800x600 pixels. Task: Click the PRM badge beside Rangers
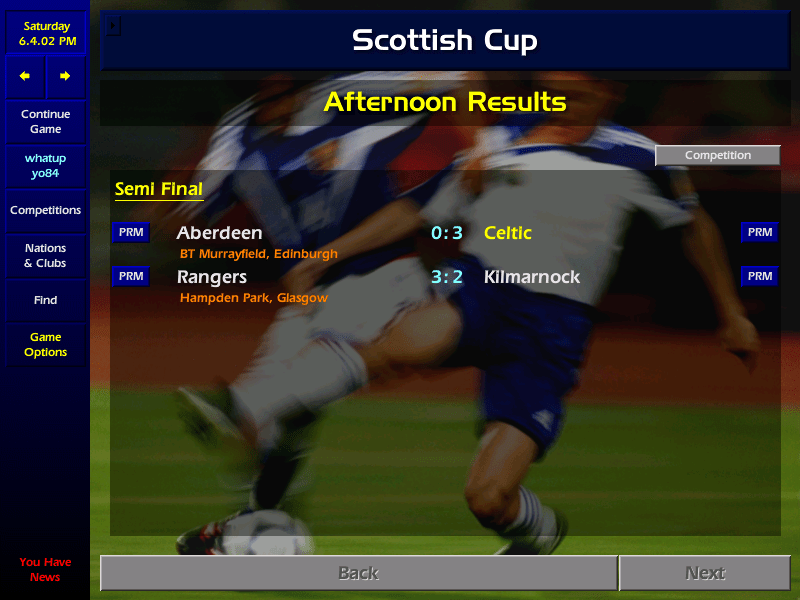[x=131, y=276]
